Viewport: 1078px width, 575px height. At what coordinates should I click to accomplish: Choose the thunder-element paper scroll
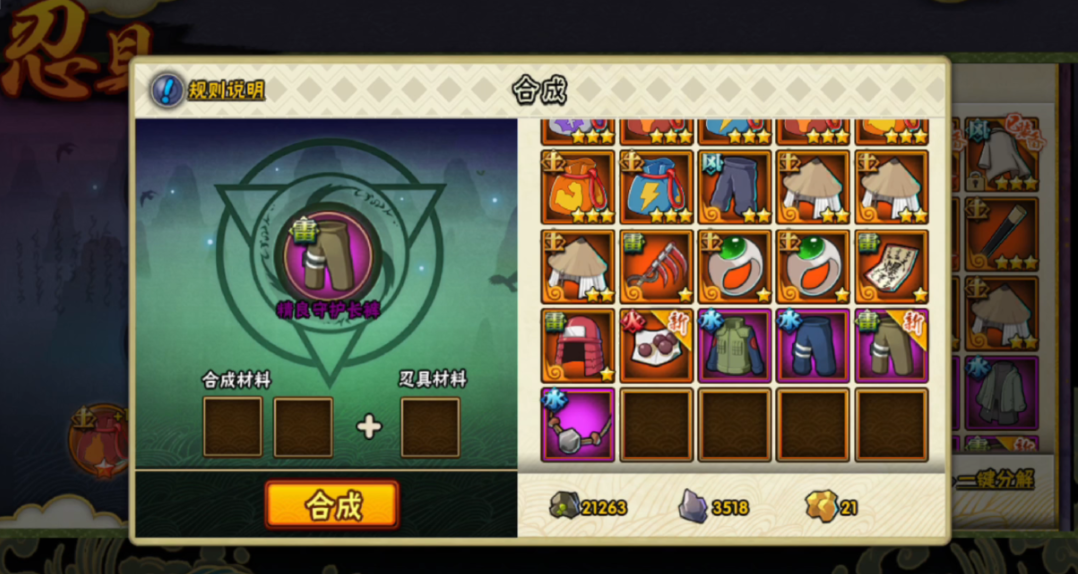pos(892,267)
